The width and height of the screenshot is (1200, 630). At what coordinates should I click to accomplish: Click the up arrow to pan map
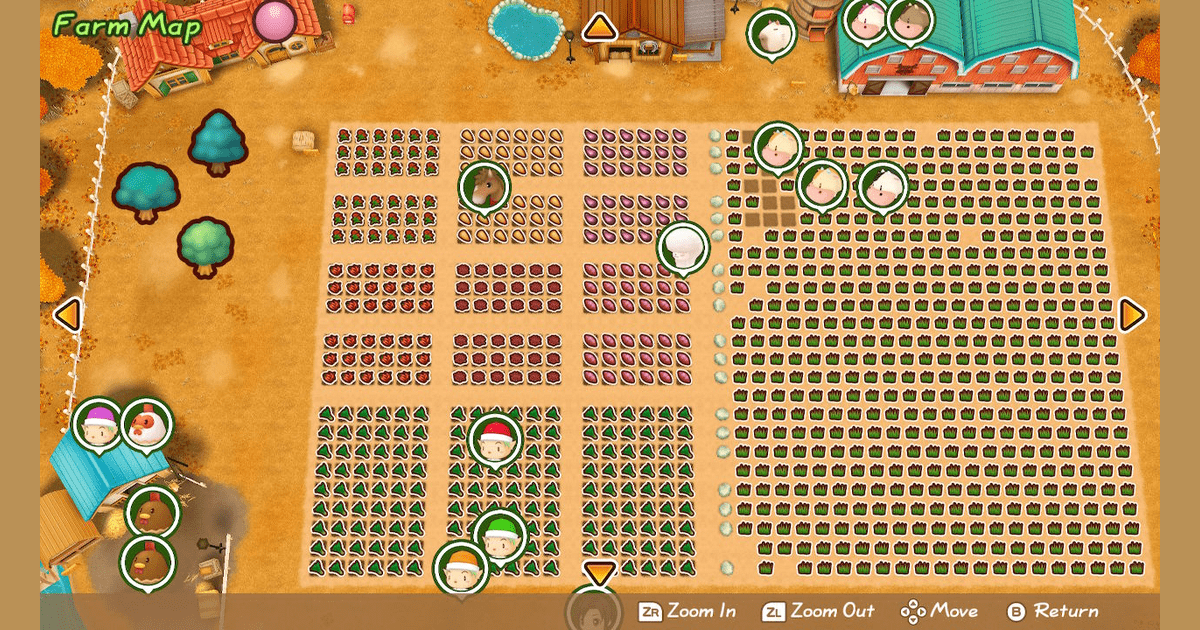click(599, 27)
